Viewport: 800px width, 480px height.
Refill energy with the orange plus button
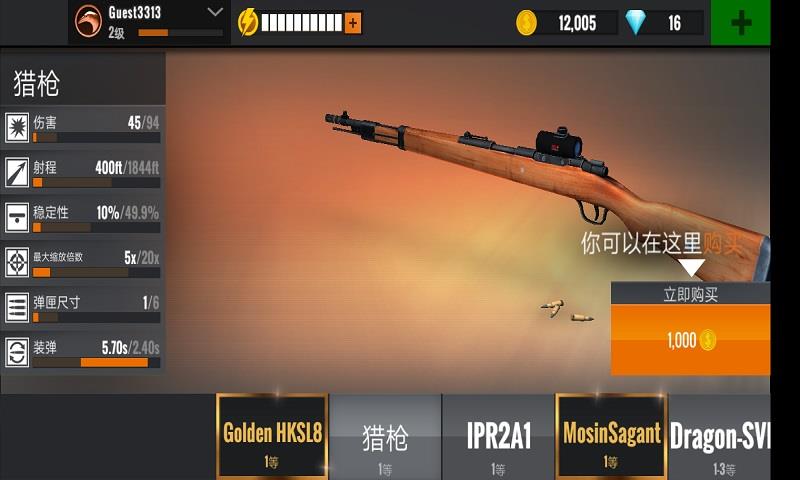pos(353,22)
